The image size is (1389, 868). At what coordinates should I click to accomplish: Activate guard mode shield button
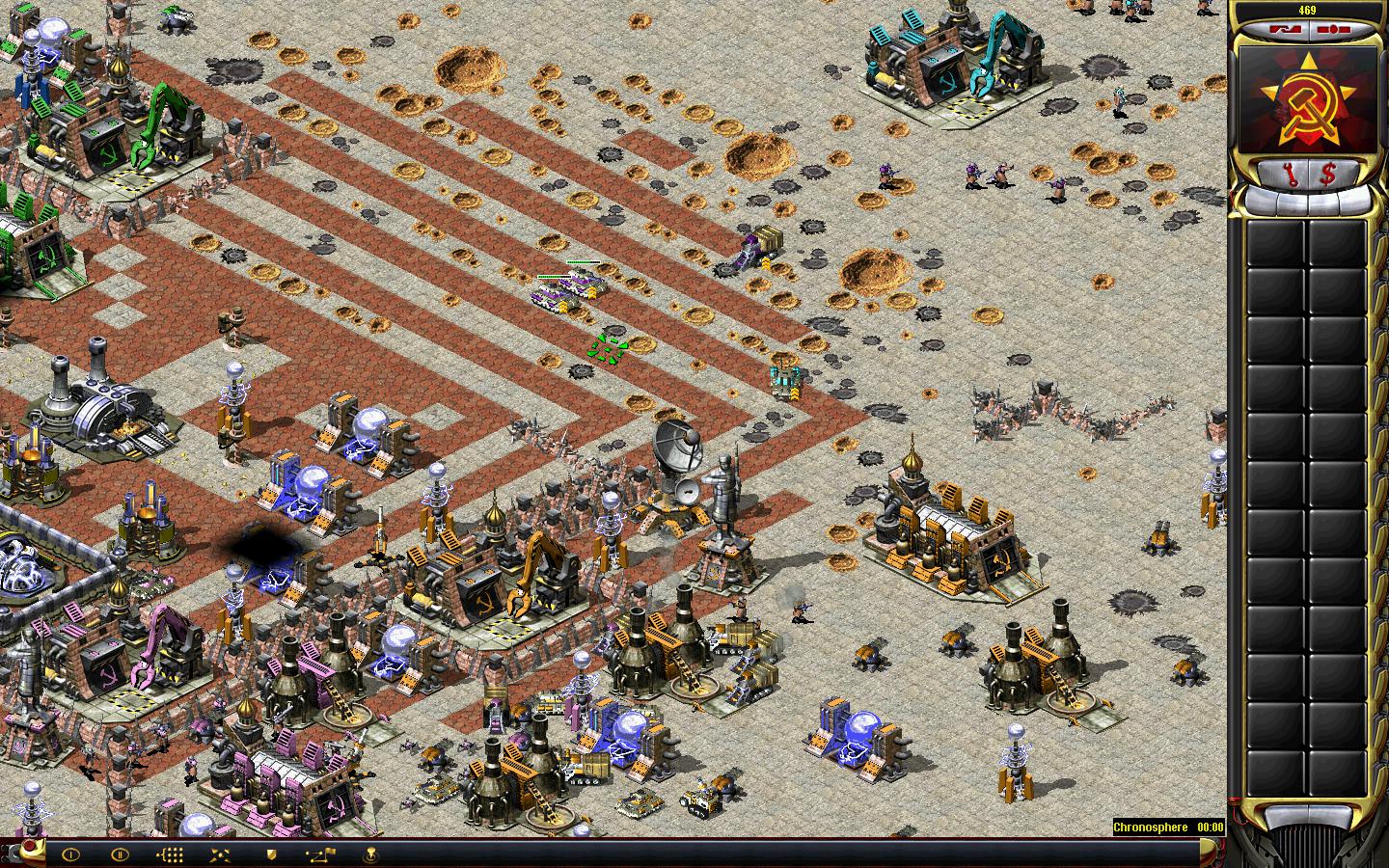point(271,854)
